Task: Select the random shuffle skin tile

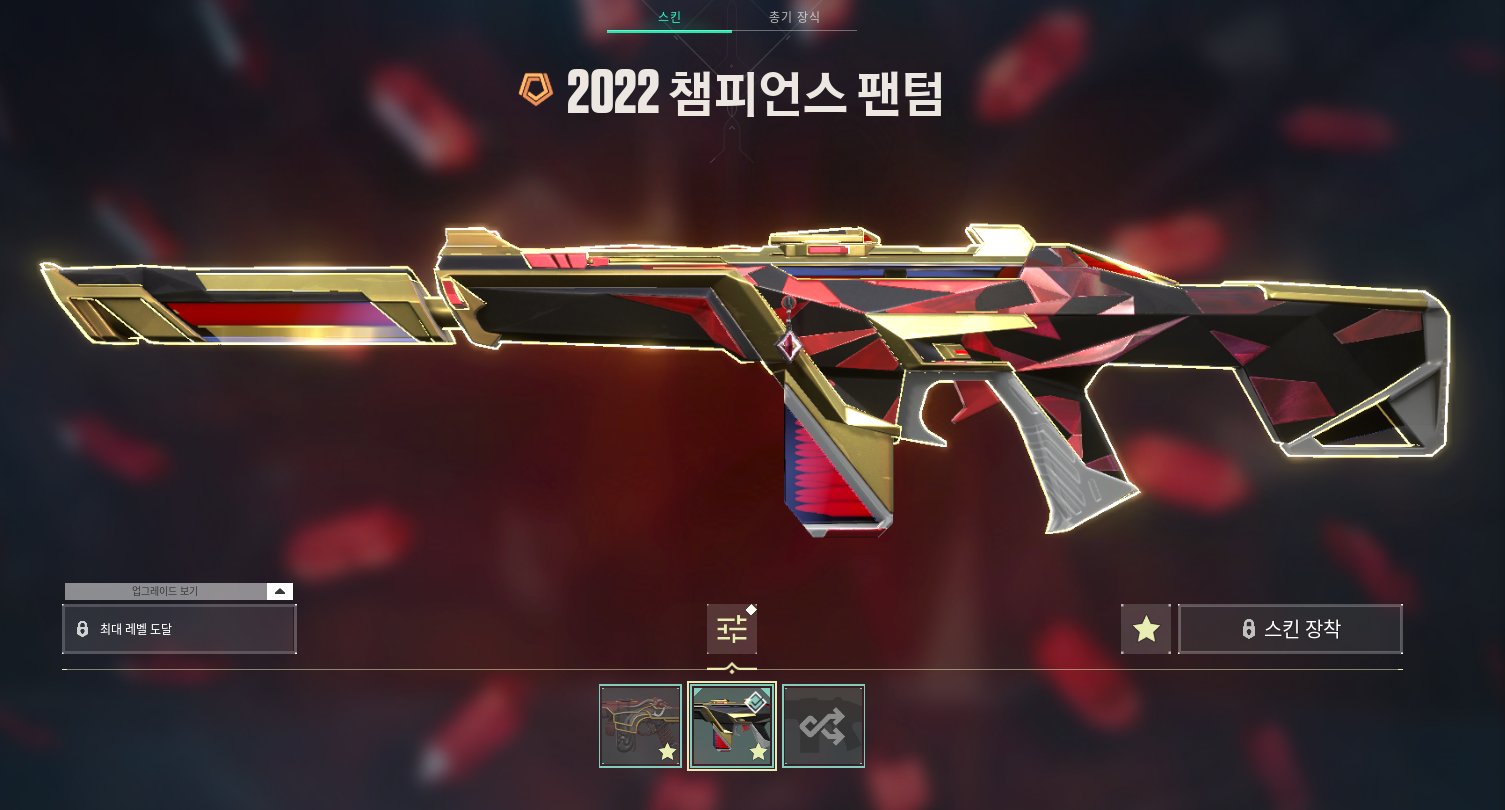Action: coord(823,726)
